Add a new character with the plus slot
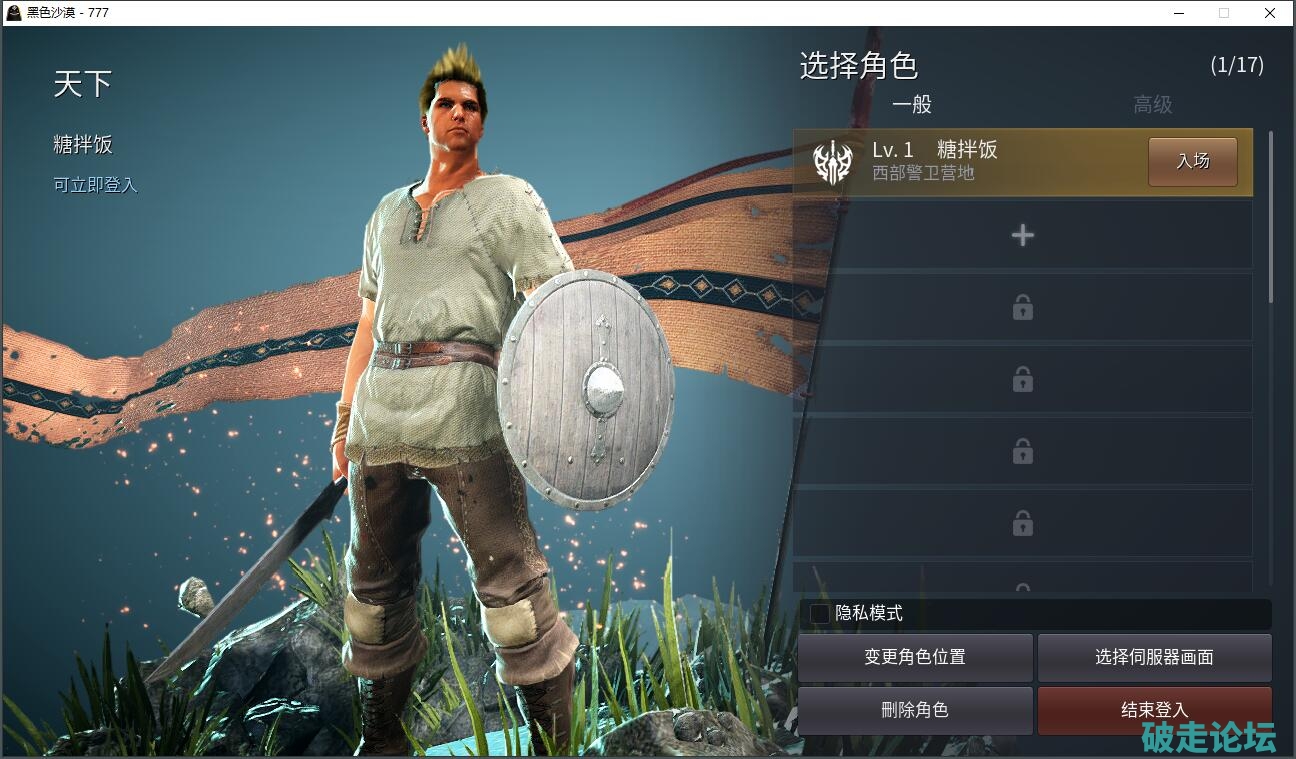This screenshot has width=1296, height=759. pos(1022,235)
